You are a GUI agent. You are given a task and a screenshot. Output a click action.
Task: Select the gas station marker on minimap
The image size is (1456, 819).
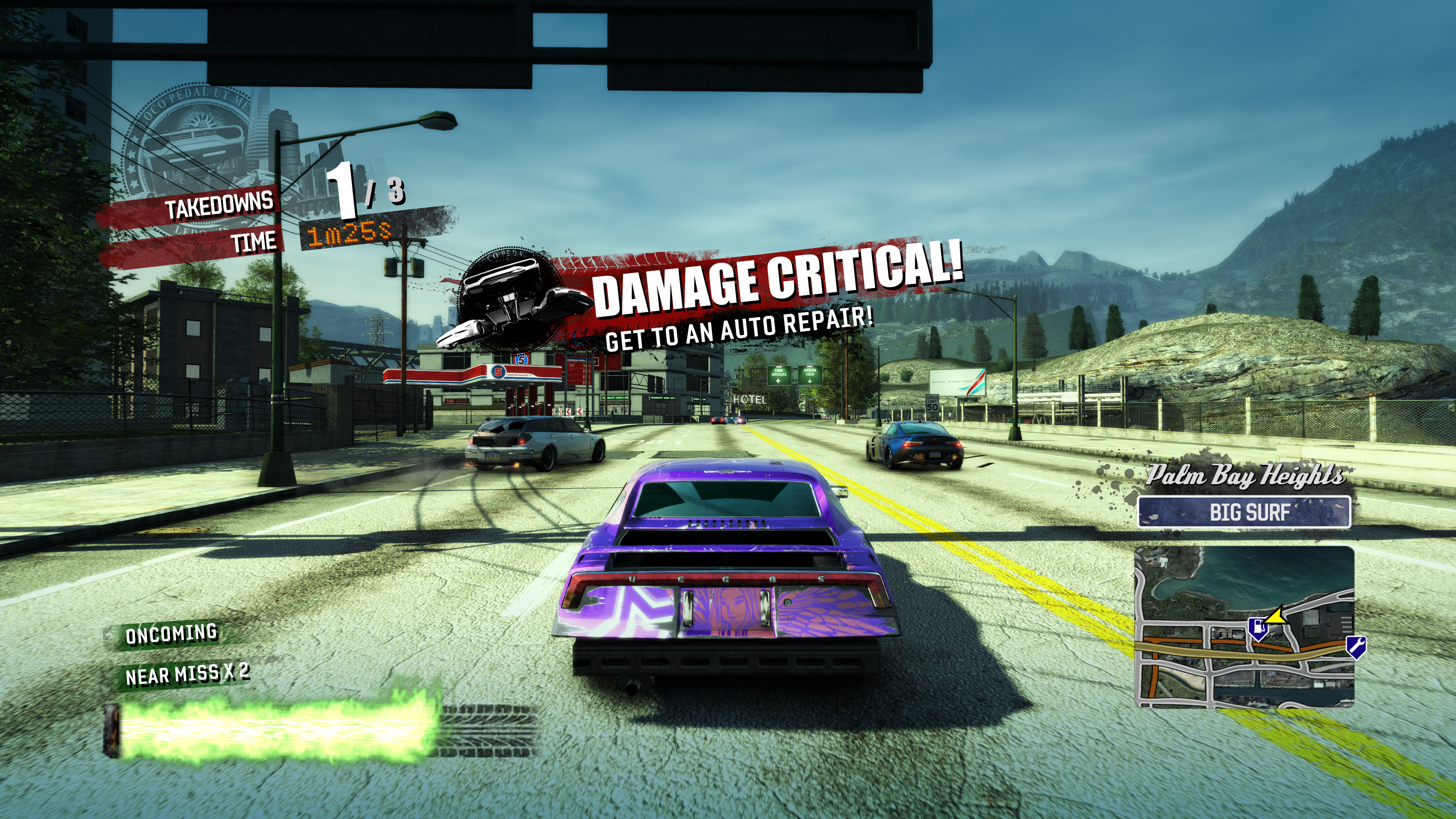pos(1258,628)
